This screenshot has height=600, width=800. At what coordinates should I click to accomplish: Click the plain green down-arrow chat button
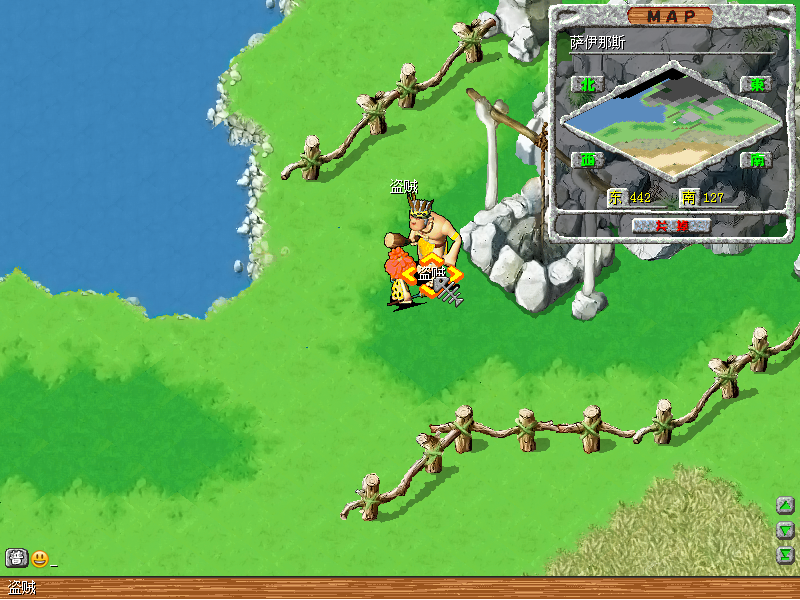pyautogui.click(x=786, y=530)
